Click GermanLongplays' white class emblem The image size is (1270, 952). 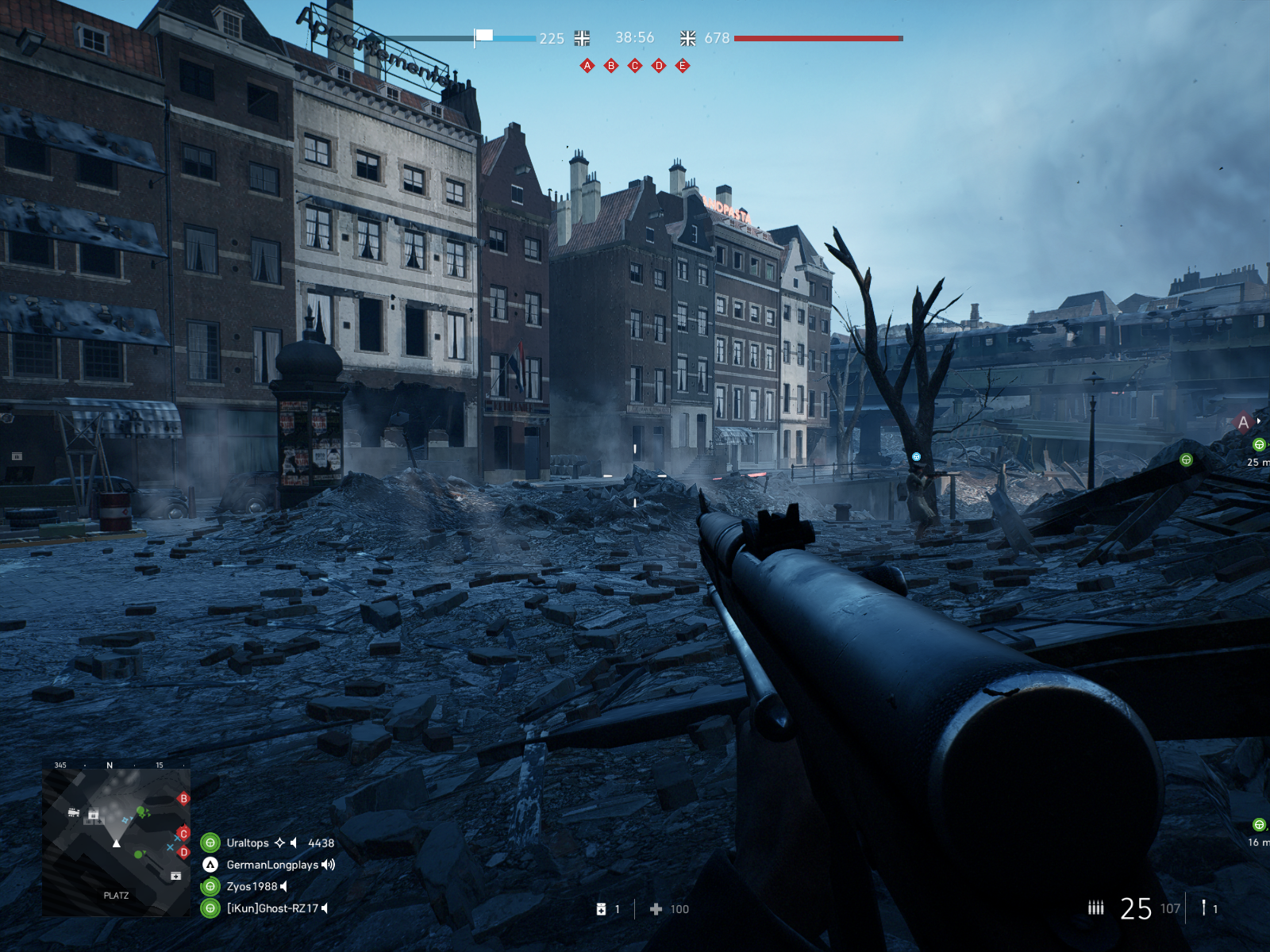(210, 865)
